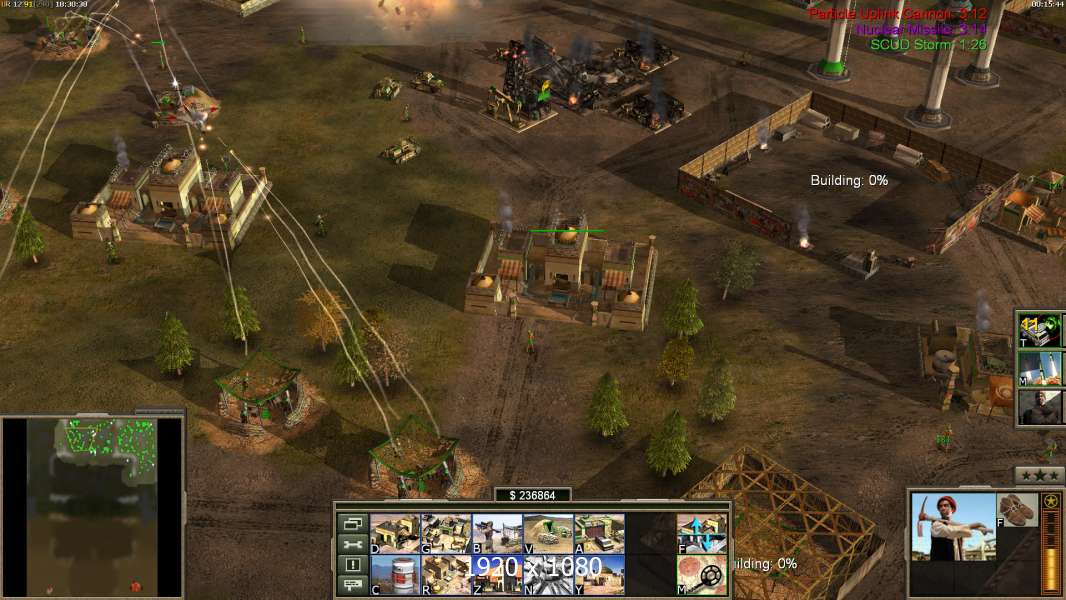Click the blue arrows icon labeled F
Viewport: 1066px width, 600px height.
tap(702, 534)
